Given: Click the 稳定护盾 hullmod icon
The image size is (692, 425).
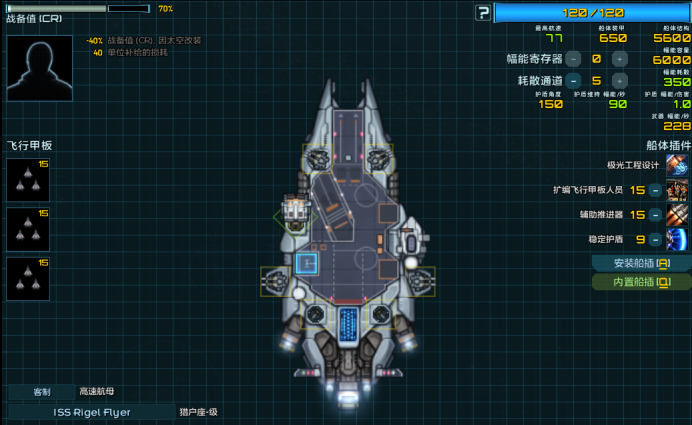Looking at the screenshot, I should click(677, 240).
